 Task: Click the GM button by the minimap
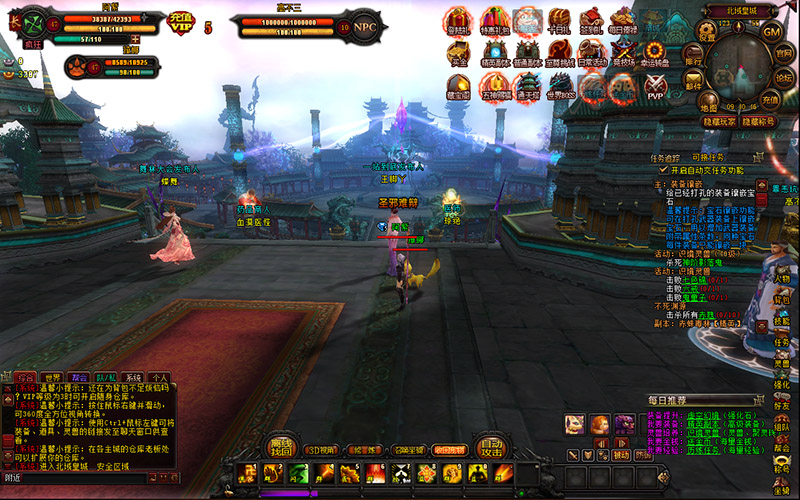(x=771, y=31)
